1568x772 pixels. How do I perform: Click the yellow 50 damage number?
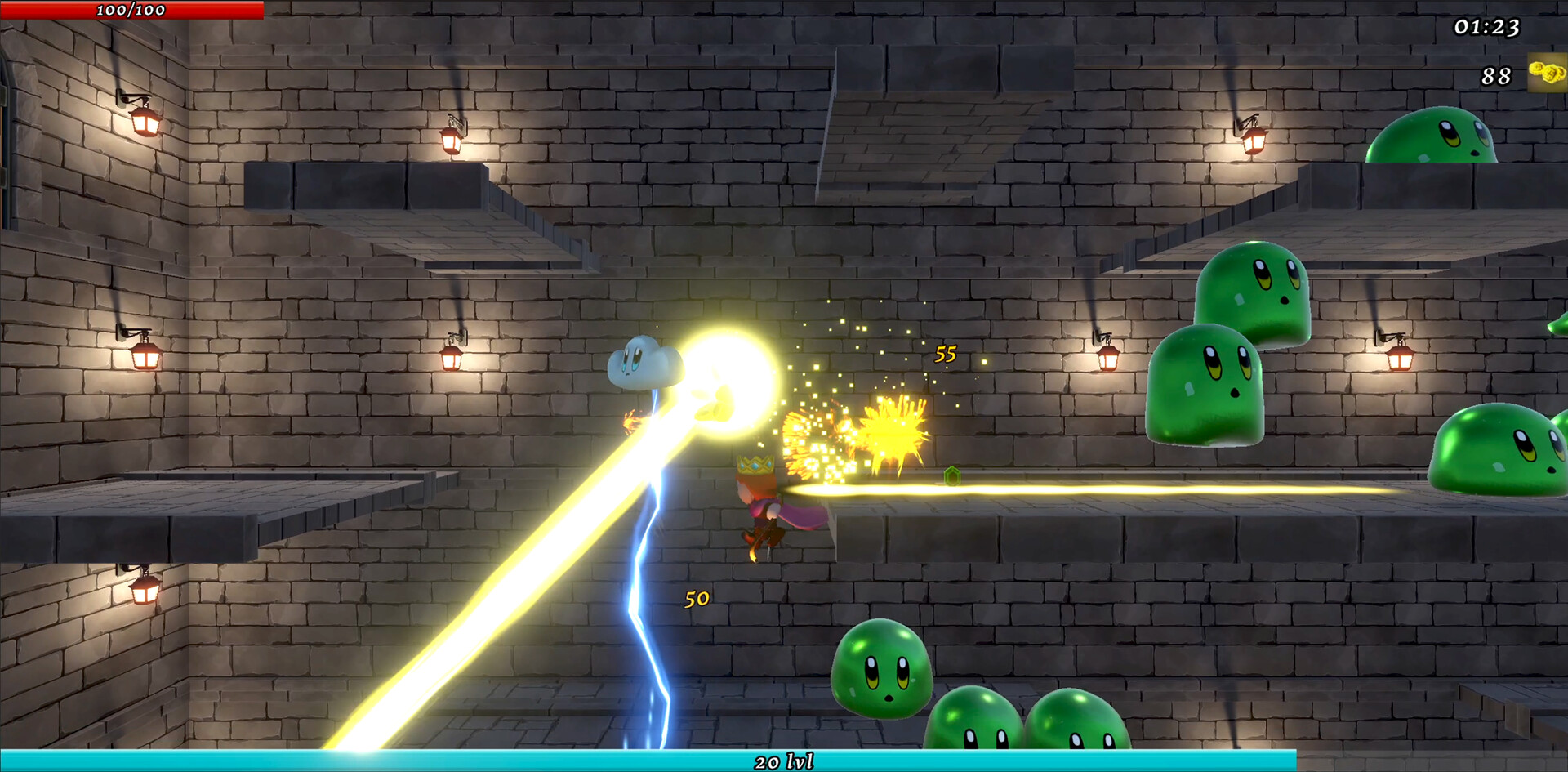696,600
